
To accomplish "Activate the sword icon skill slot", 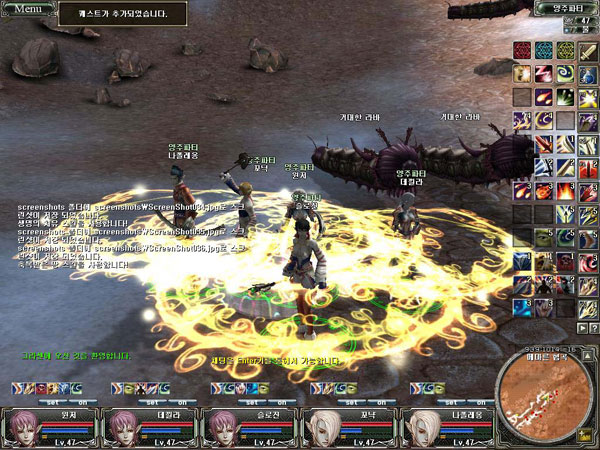I will tap(589, 51).
